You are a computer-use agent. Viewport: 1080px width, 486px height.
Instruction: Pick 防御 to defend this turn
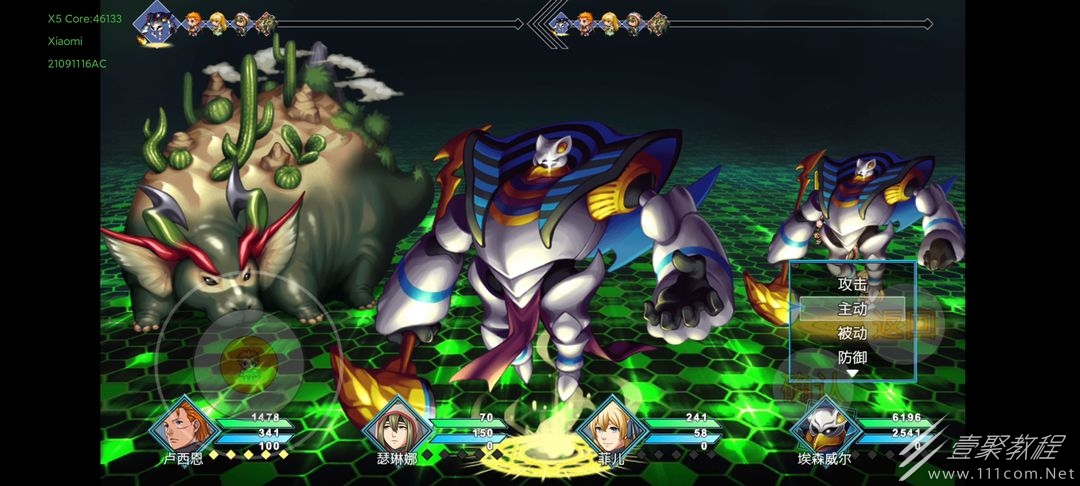coord(852,357)
